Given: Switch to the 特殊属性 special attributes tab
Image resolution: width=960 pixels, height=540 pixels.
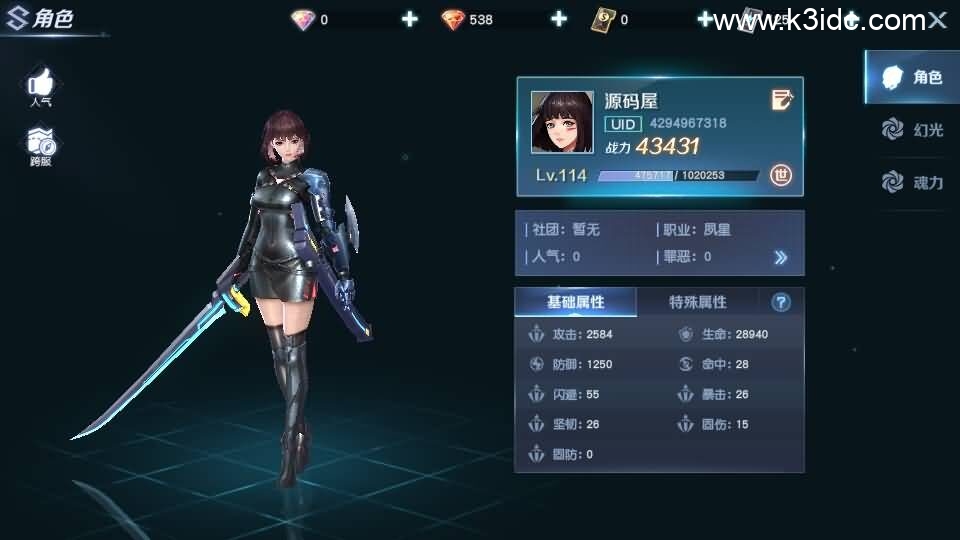Looking at the screenshot, I should point(697,302).
